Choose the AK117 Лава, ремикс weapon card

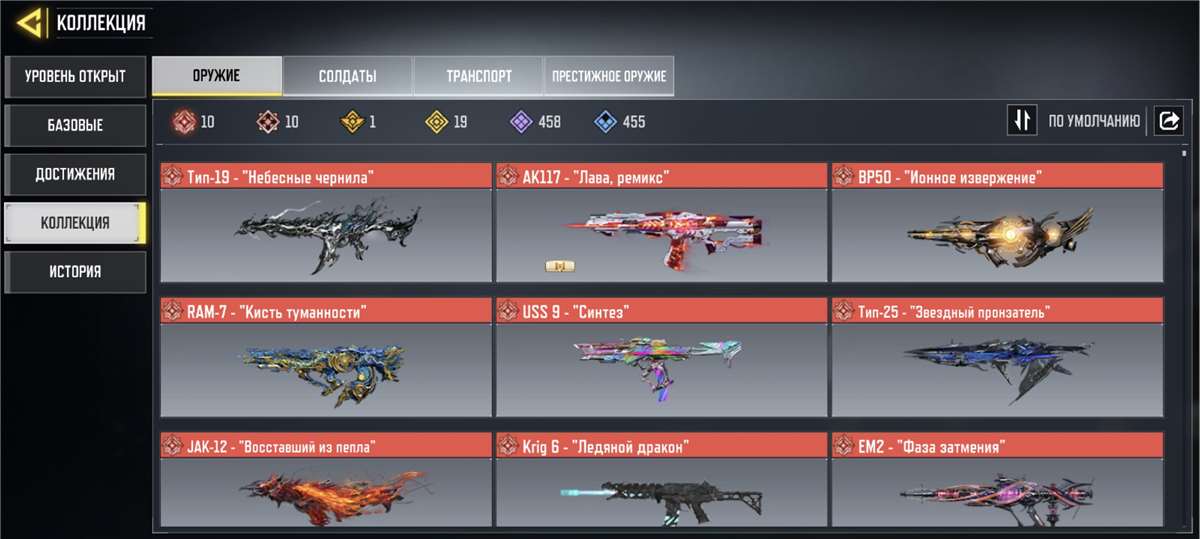661,223
